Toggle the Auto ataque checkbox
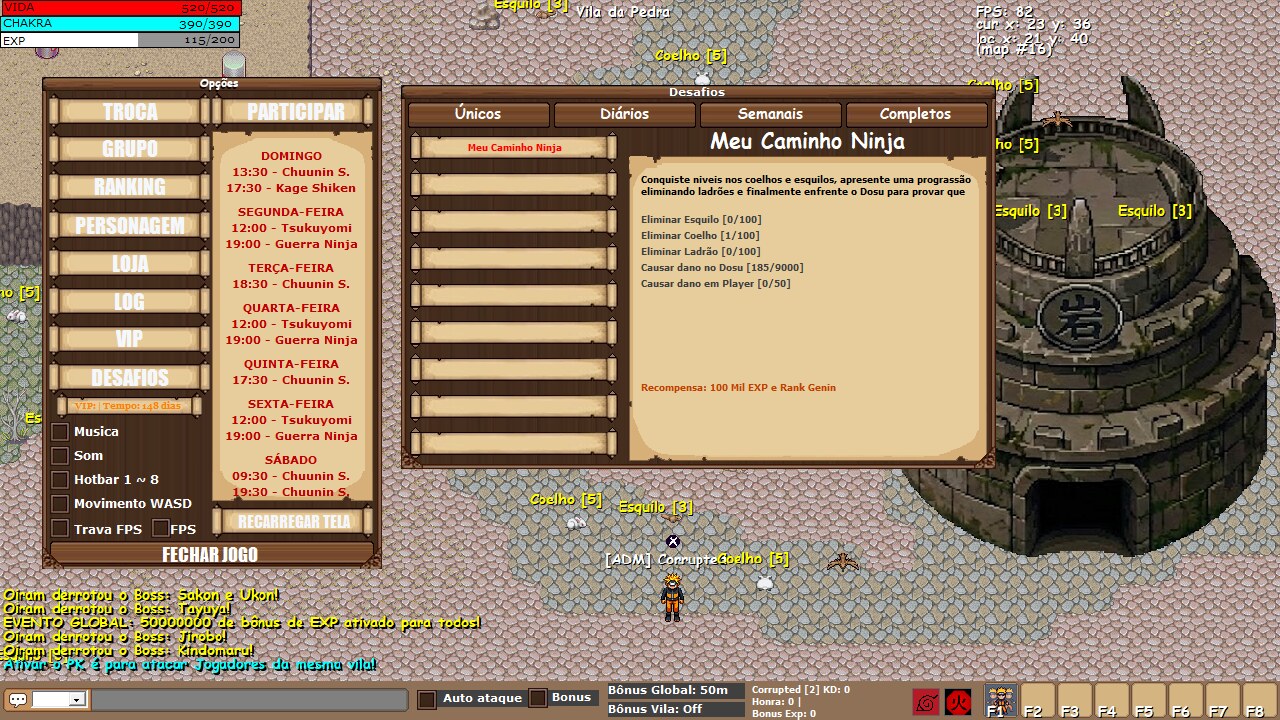This screenshot has width=1280, height=720. [x=427, y=699]
